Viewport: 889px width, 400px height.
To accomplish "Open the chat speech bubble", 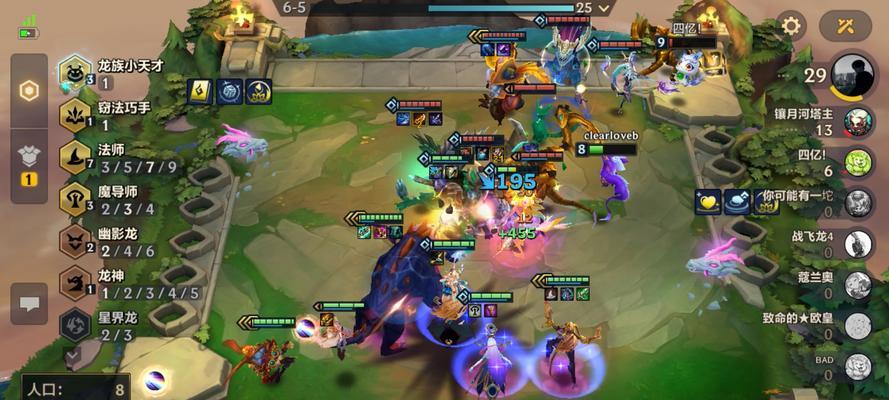I will [x=29, y=304].
